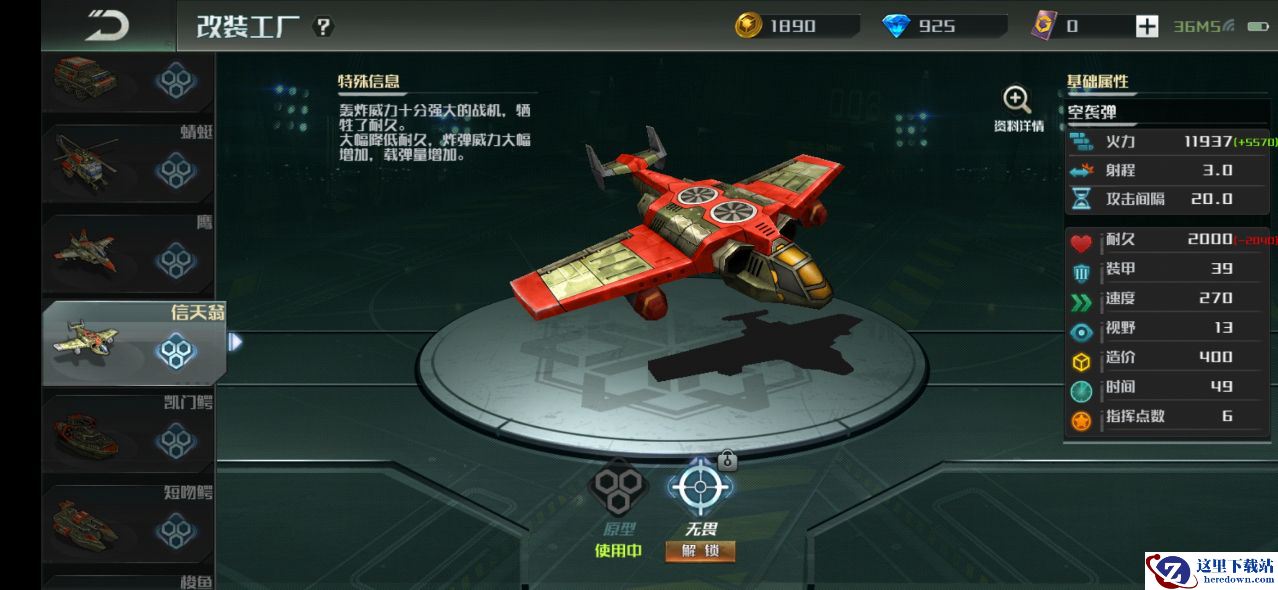1278x590 pixels.
Task: Open 资料详情 magnifier details
Action: point(1017,108)
